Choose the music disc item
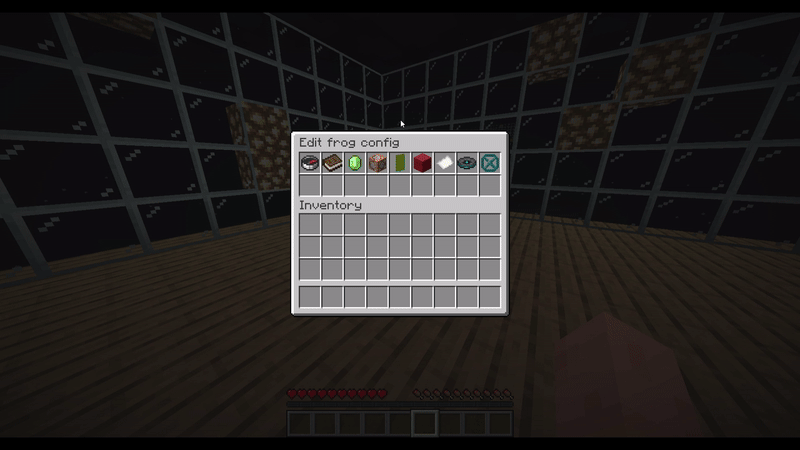 467,162
